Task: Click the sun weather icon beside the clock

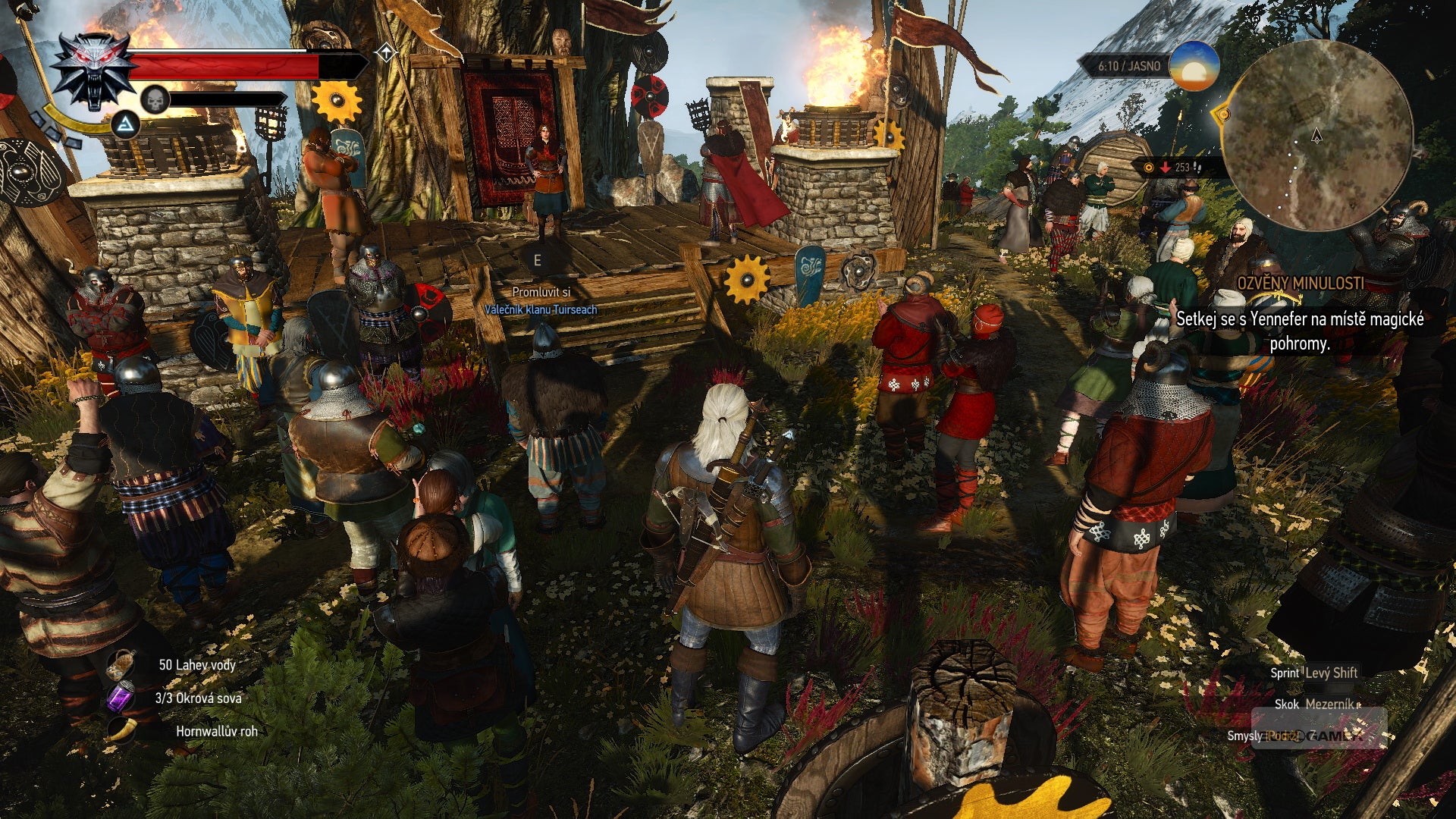Action: click(x=1194, y=66)
